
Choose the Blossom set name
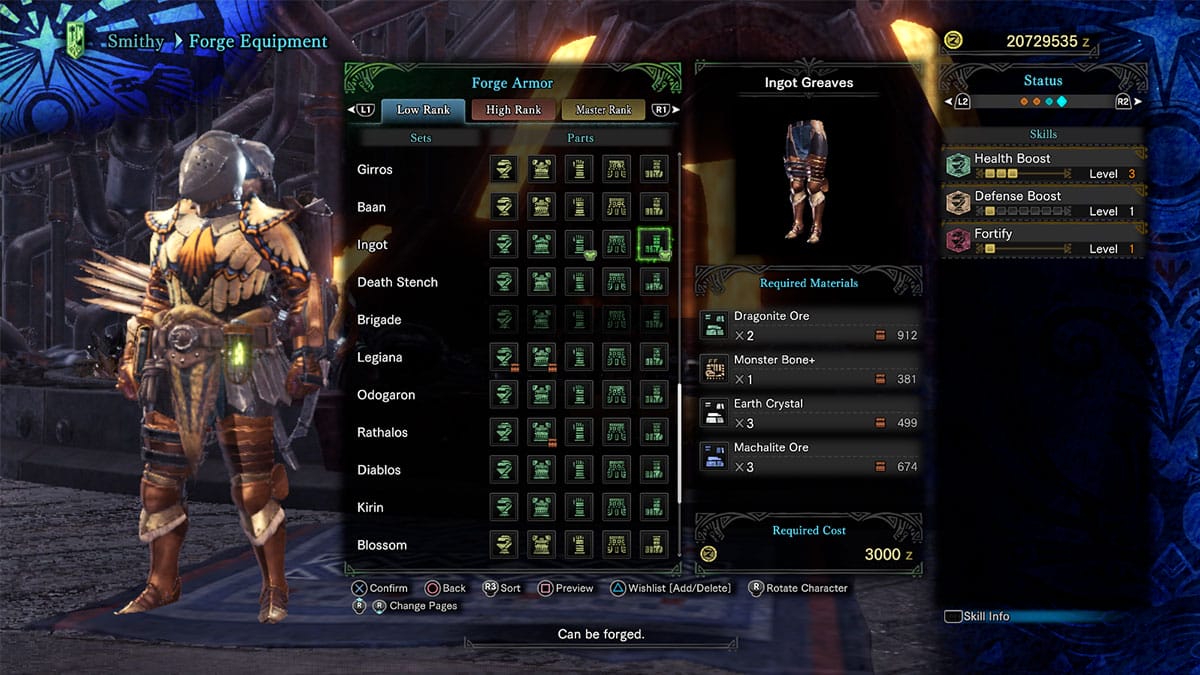tap(382, 545)
